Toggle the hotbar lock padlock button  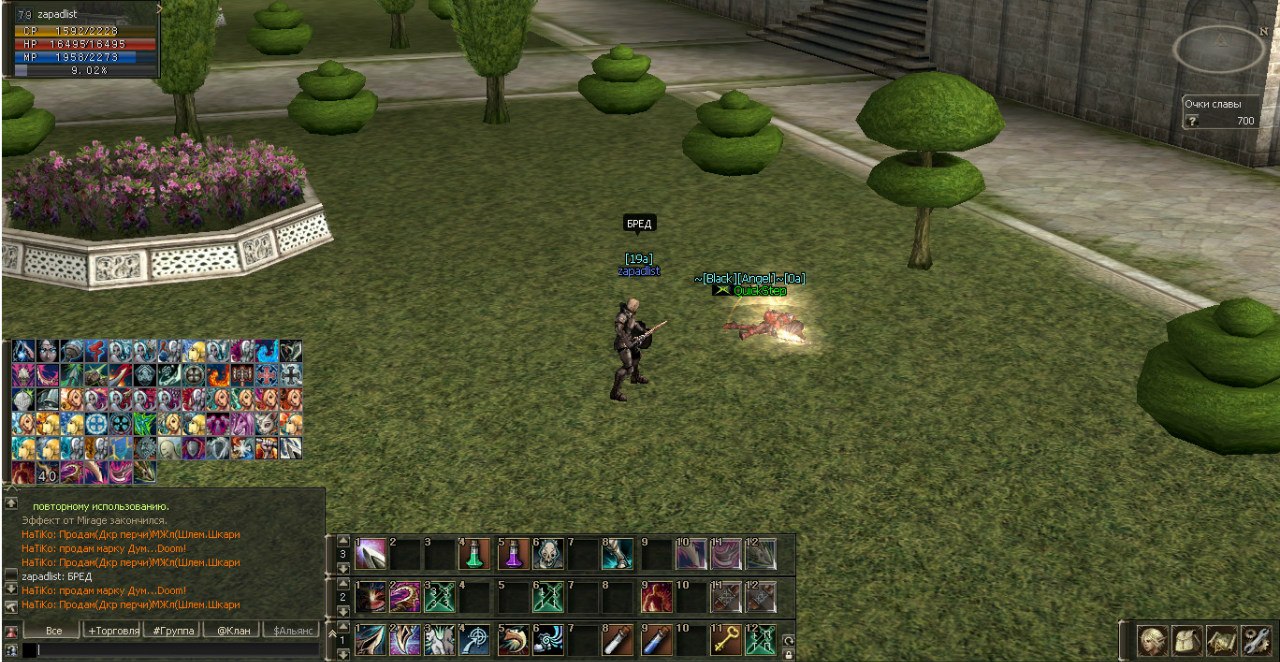789,655
